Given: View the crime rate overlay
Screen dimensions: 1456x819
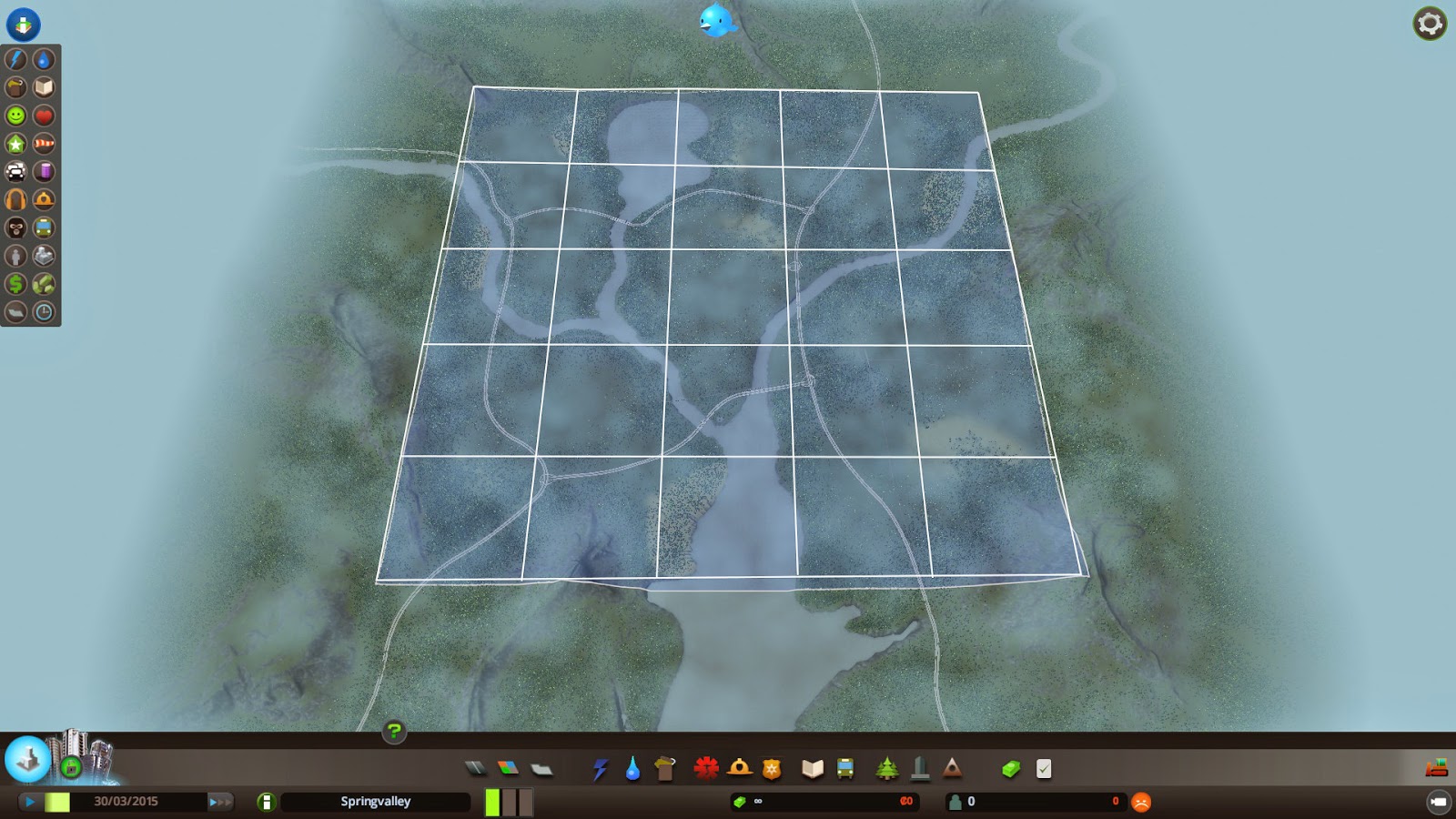Looking at the screenshot, I should tap(15, 227).
